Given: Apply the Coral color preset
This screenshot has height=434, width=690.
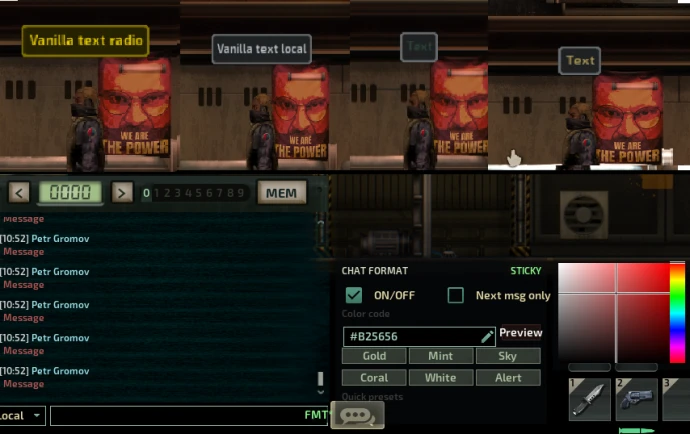Looking at the screenshot, I should point(374,378).
